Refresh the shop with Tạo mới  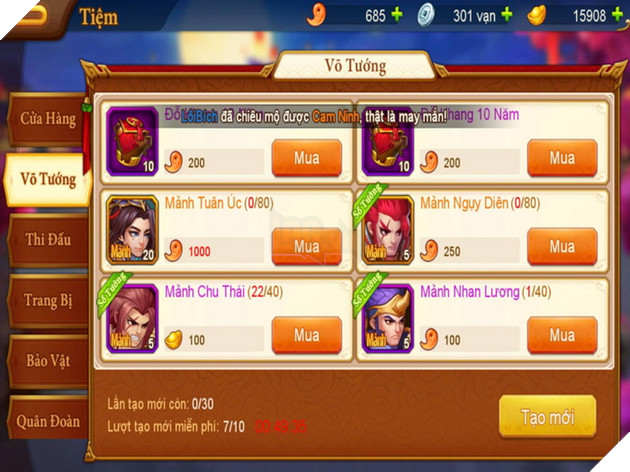click(x=547, y=416)
